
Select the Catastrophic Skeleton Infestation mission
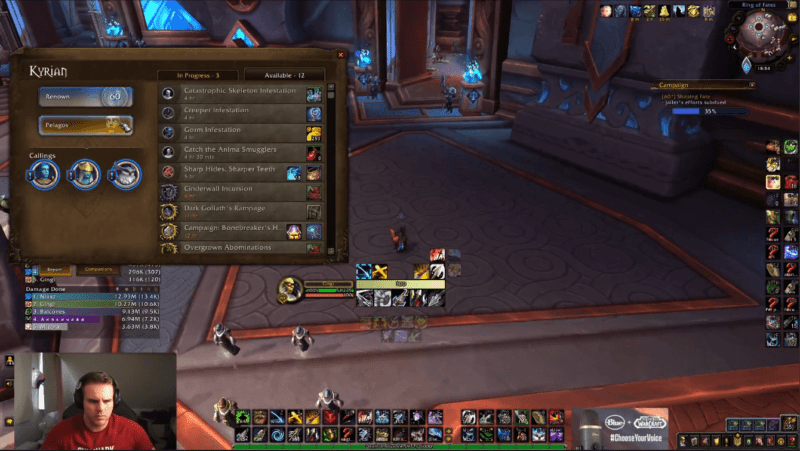[240, 93]
